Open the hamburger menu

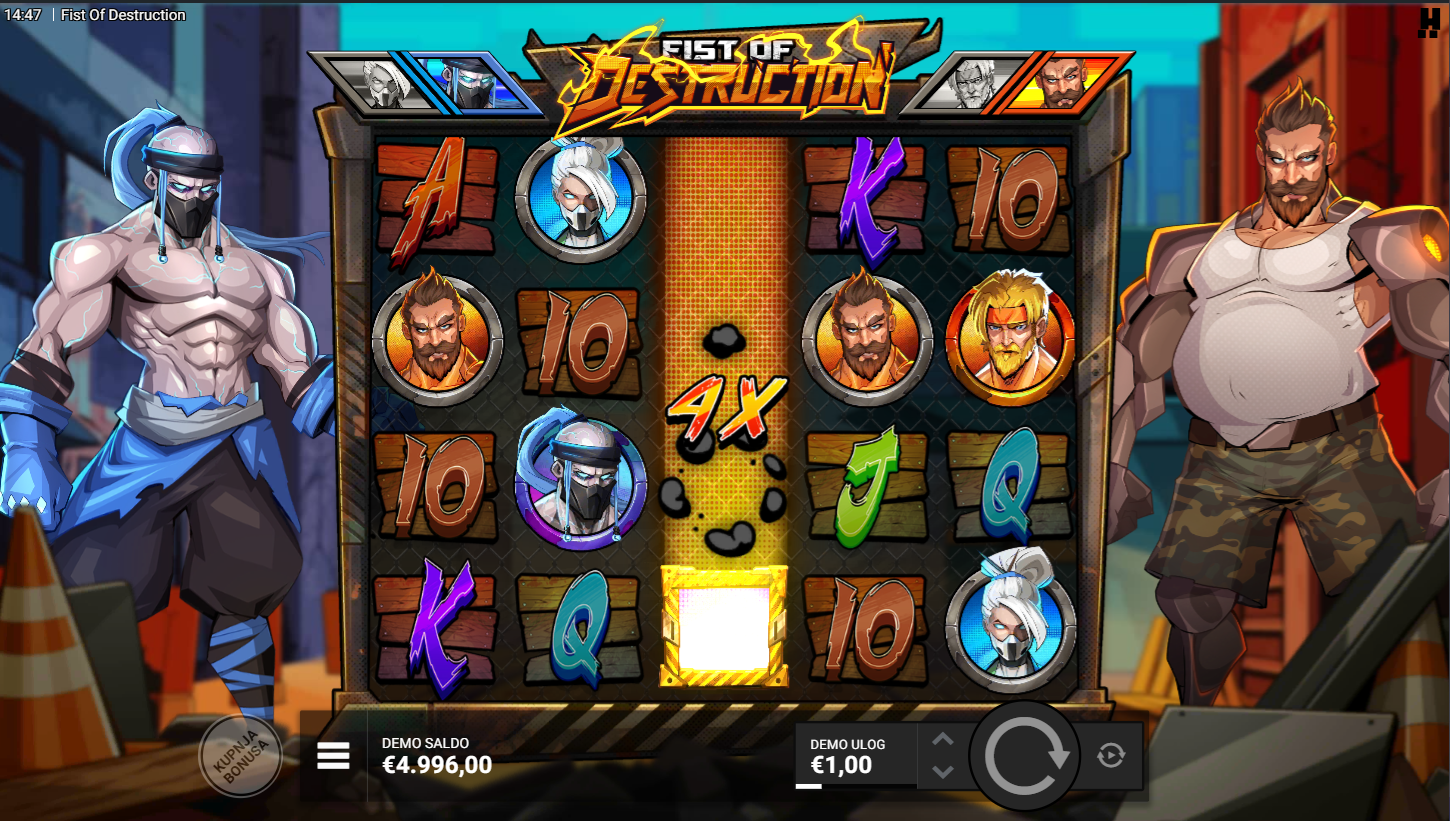pyautogui.click(x=333, y=756)
